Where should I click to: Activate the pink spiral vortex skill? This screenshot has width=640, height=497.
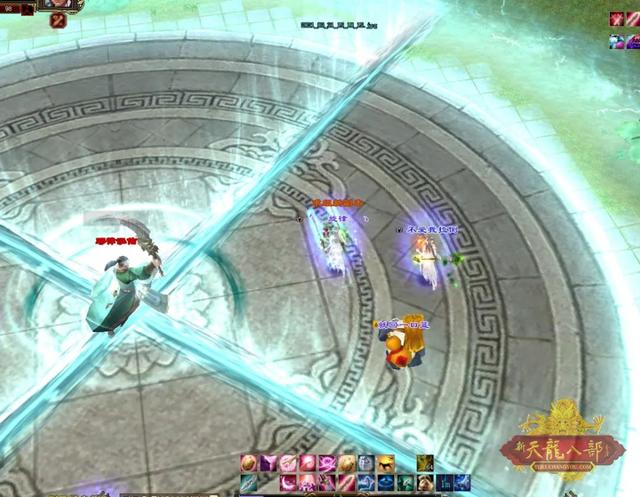click(x=326, y=463)
